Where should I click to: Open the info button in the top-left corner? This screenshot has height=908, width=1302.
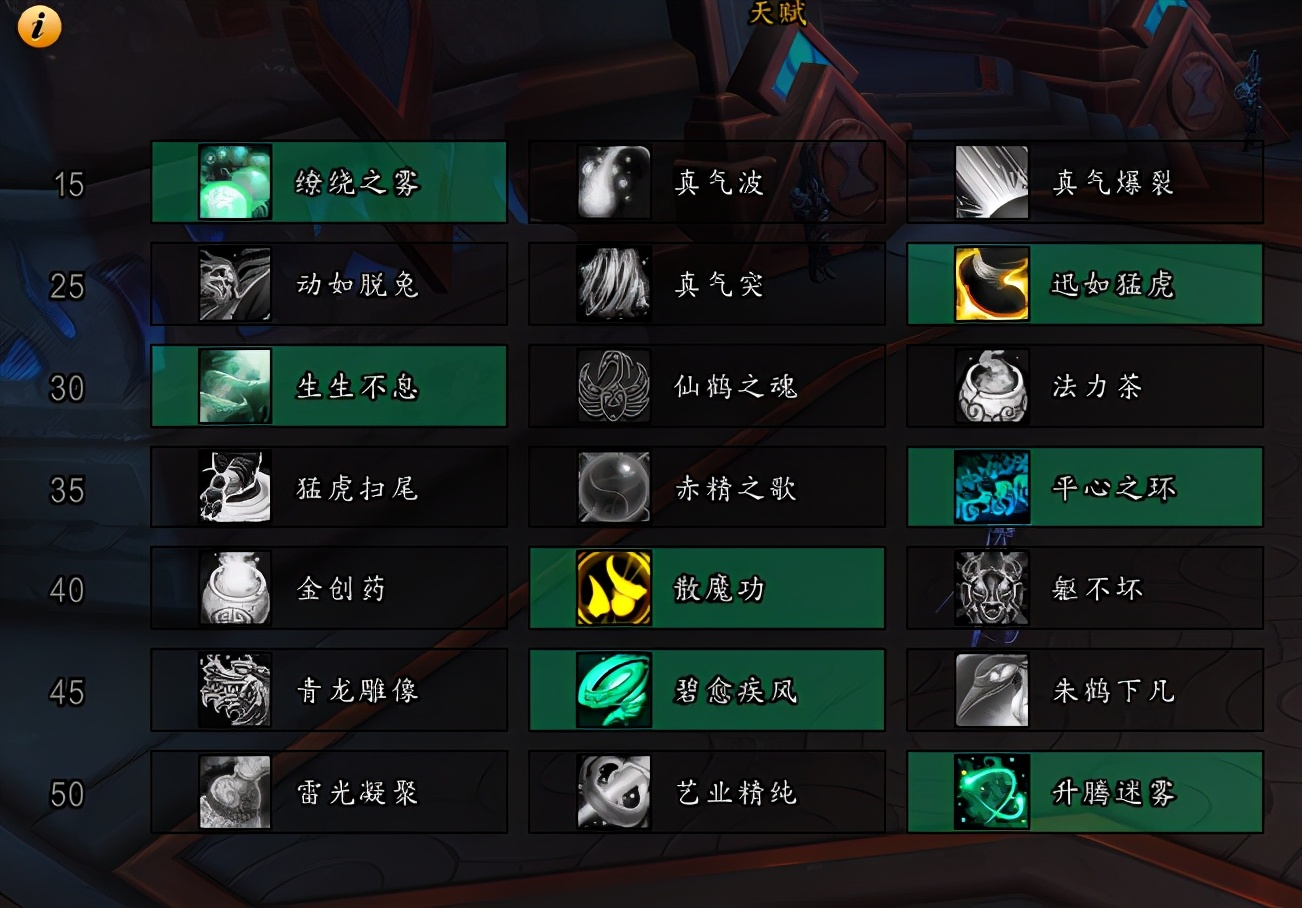point(37,26)
